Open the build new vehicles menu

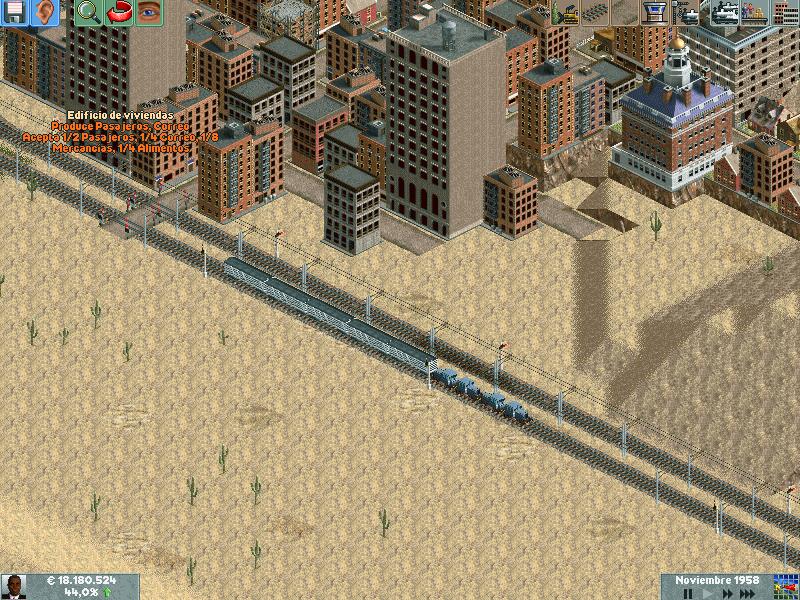pos(689,13)
